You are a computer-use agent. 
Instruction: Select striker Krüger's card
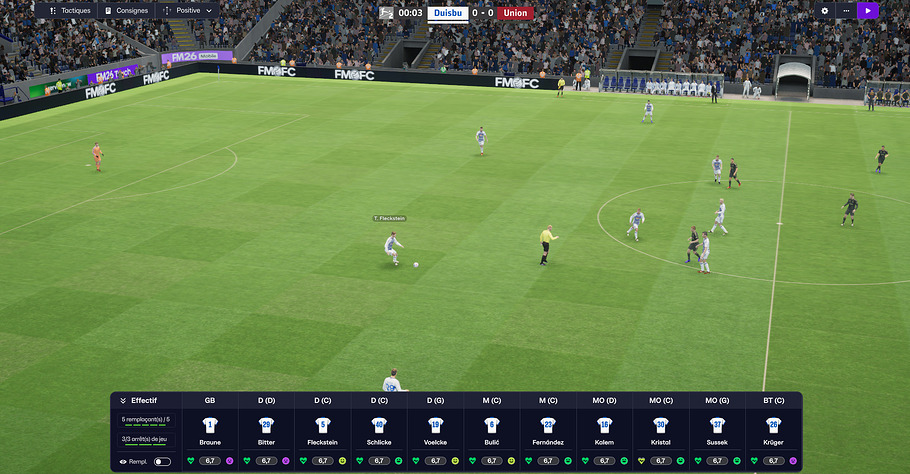773,430
